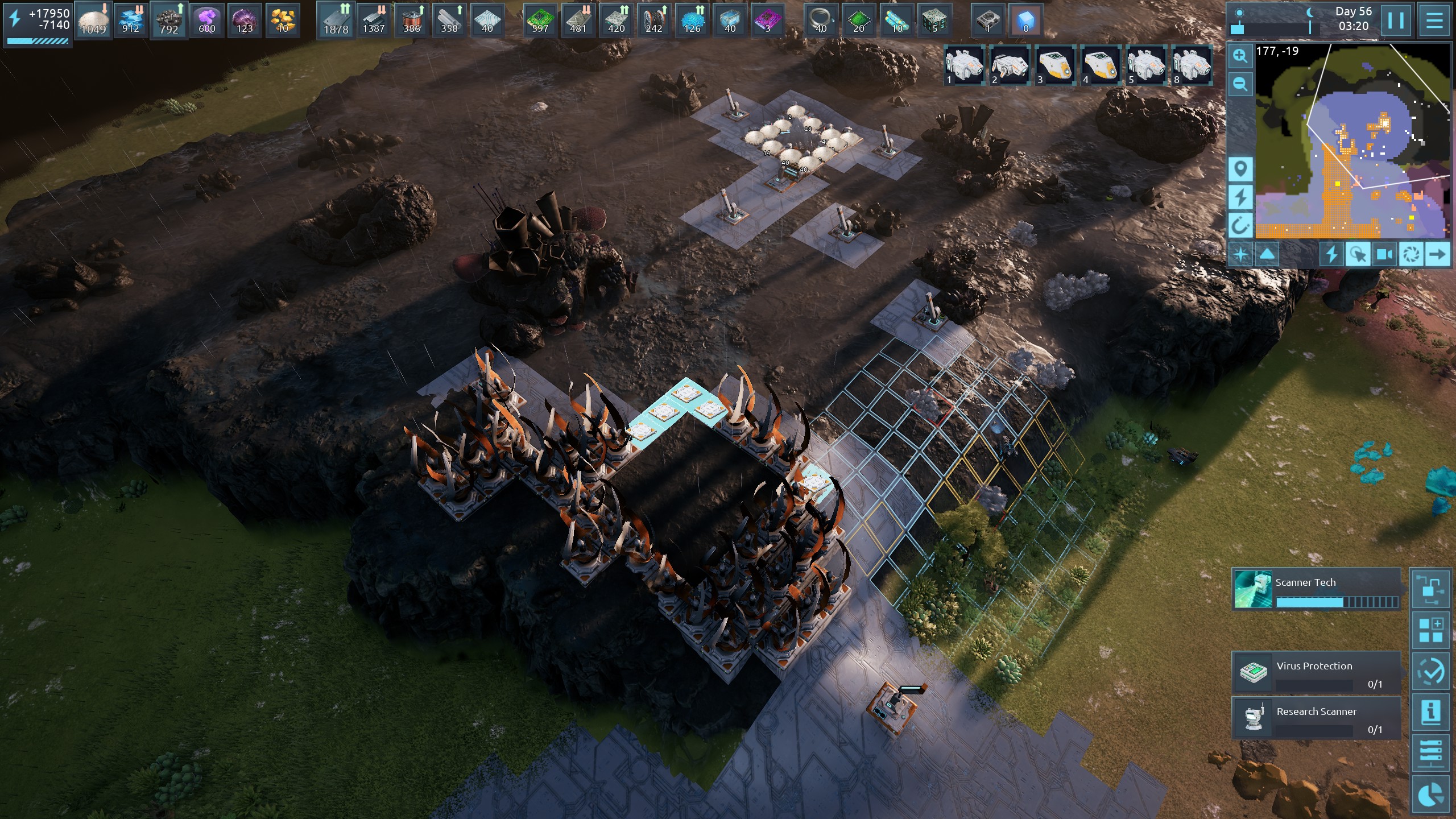This screenshot has width=1456, height=819.
Task: Select the Research Scanner objective
Action: pos(1316,718)
